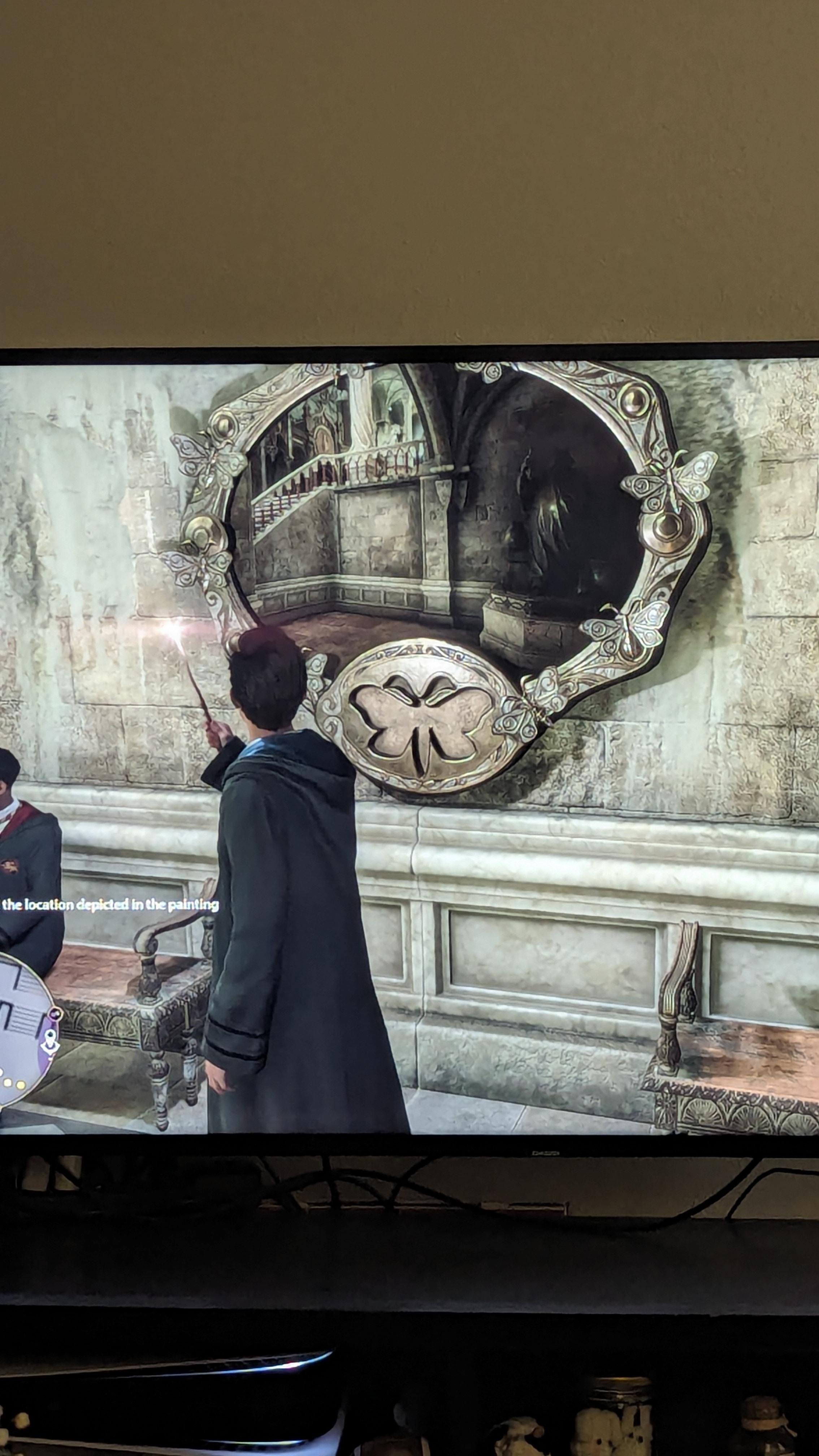Open the painting location quest objective

(110, 905)
